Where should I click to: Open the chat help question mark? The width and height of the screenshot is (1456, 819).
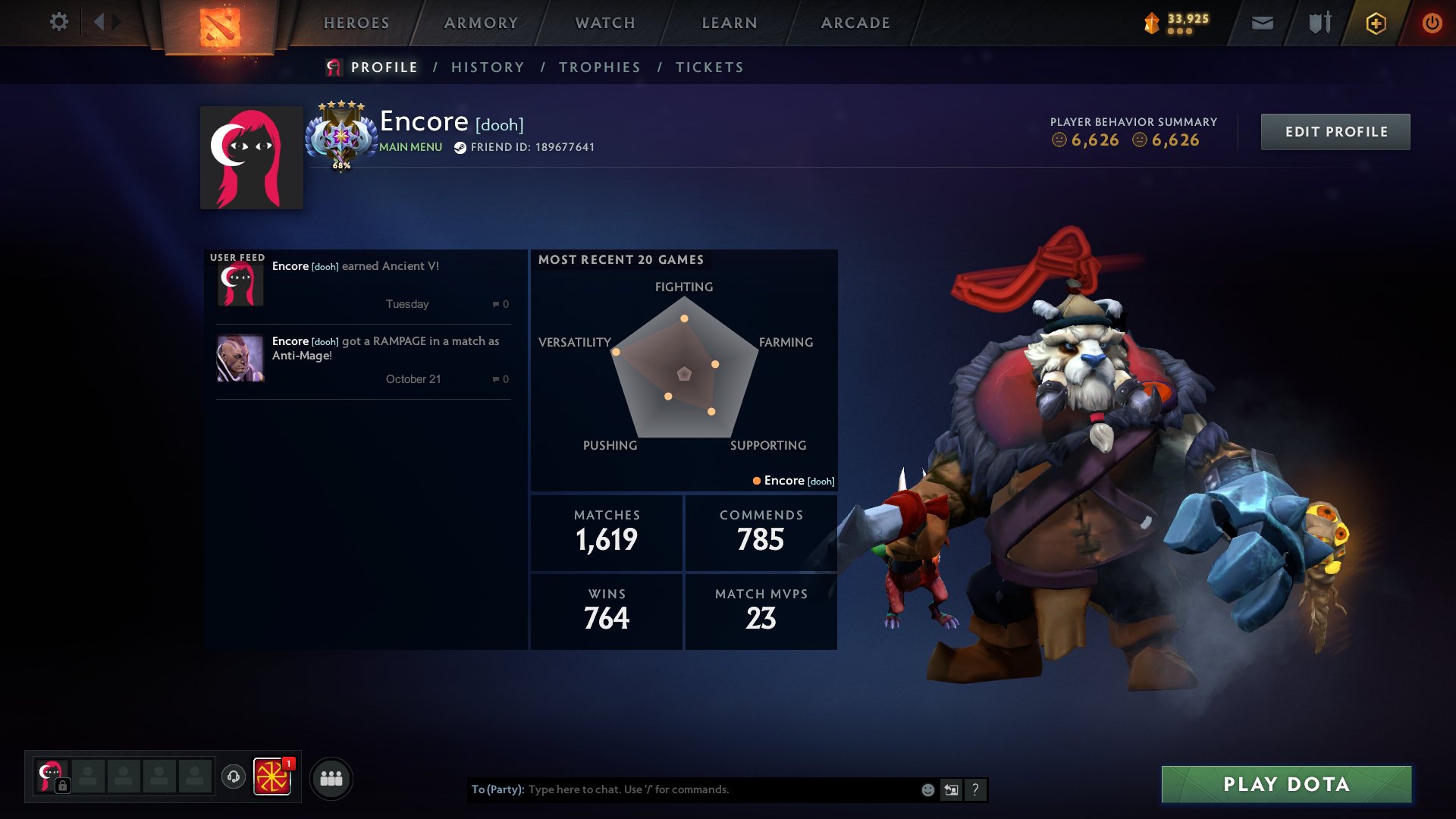point(976,789)
